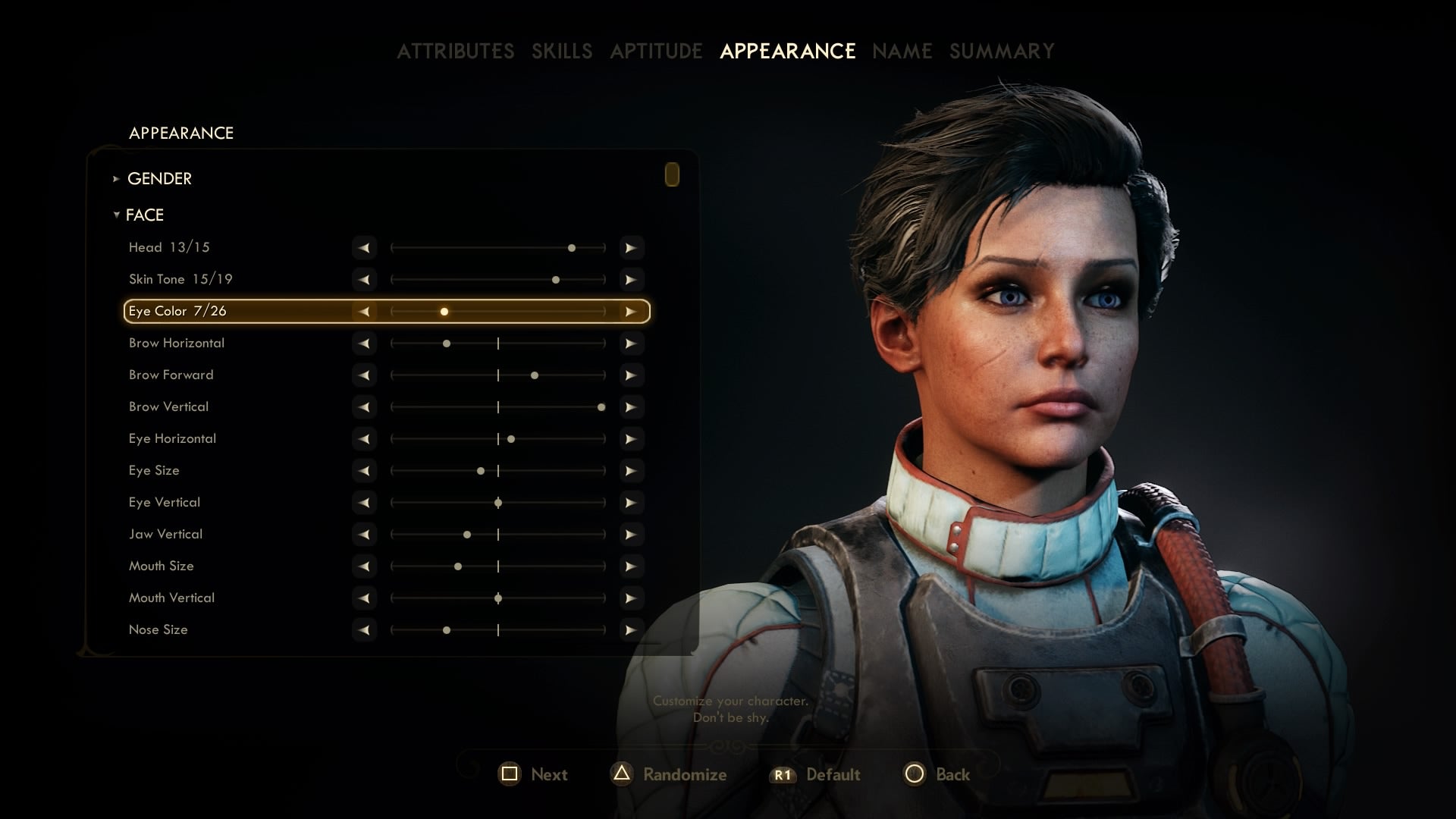Click the Square button icon for Next
This screenshot has height=819, width=1456.
512,774
